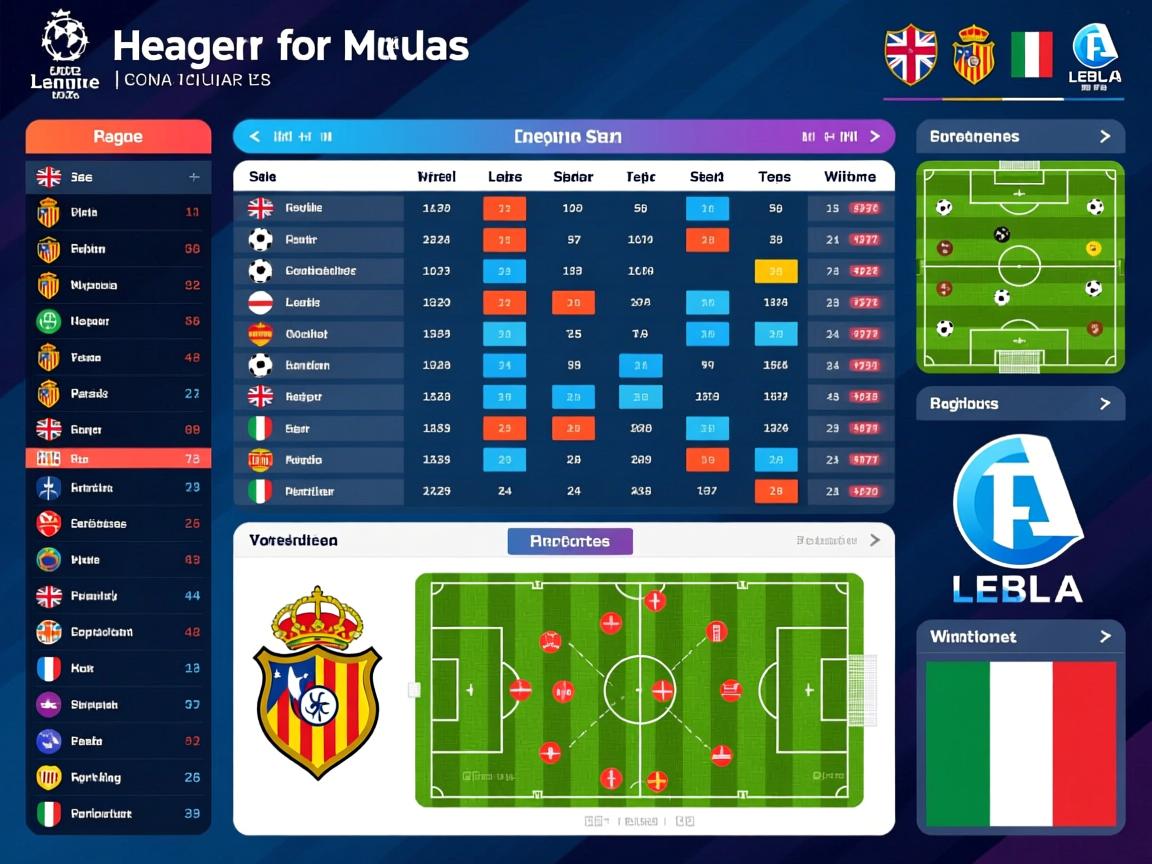Go to previous page with left arrow
Image resolution: width=1152 pixels, height=864 pixels.
coord(255,137)
